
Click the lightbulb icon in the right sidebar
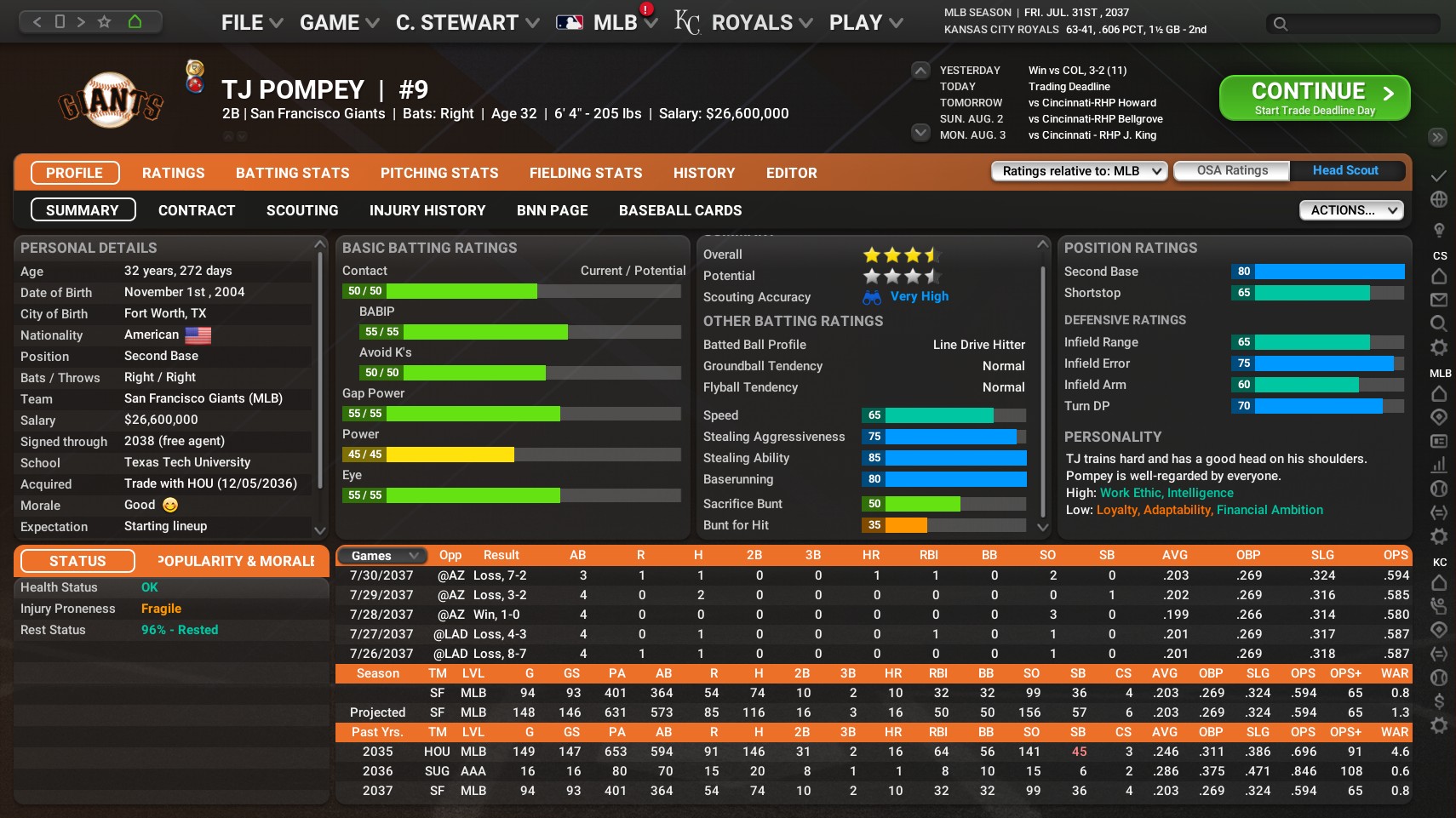pos(1439,228)
